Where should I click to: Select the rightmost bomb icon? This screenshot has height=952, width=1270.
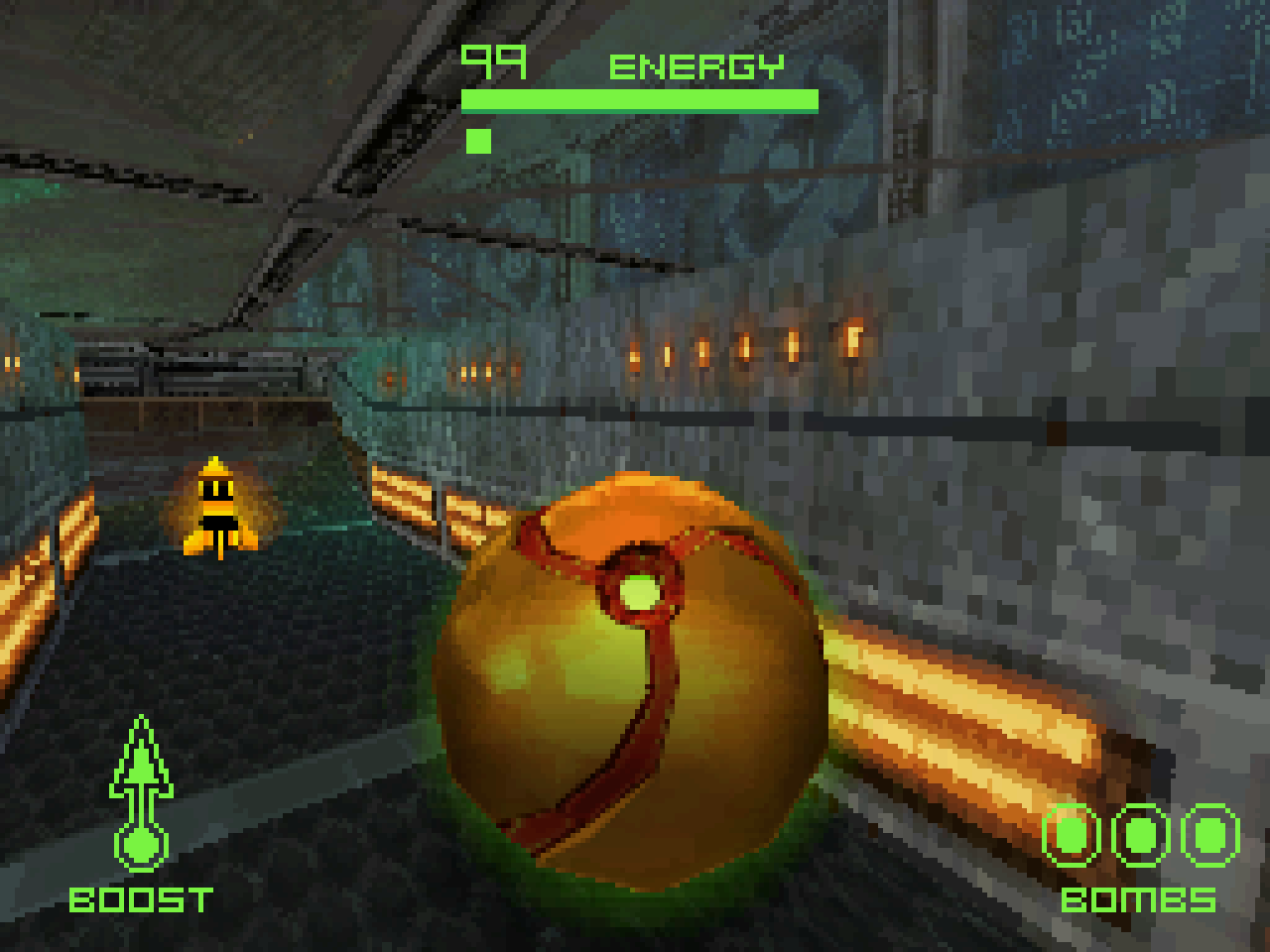tap(1208, 836)
